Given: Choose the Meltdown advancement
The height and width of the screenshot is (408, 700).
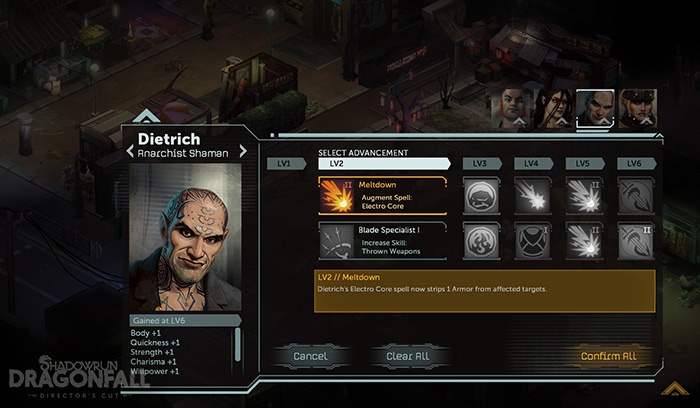Looking at the screenshot, I should pos(382,196).
